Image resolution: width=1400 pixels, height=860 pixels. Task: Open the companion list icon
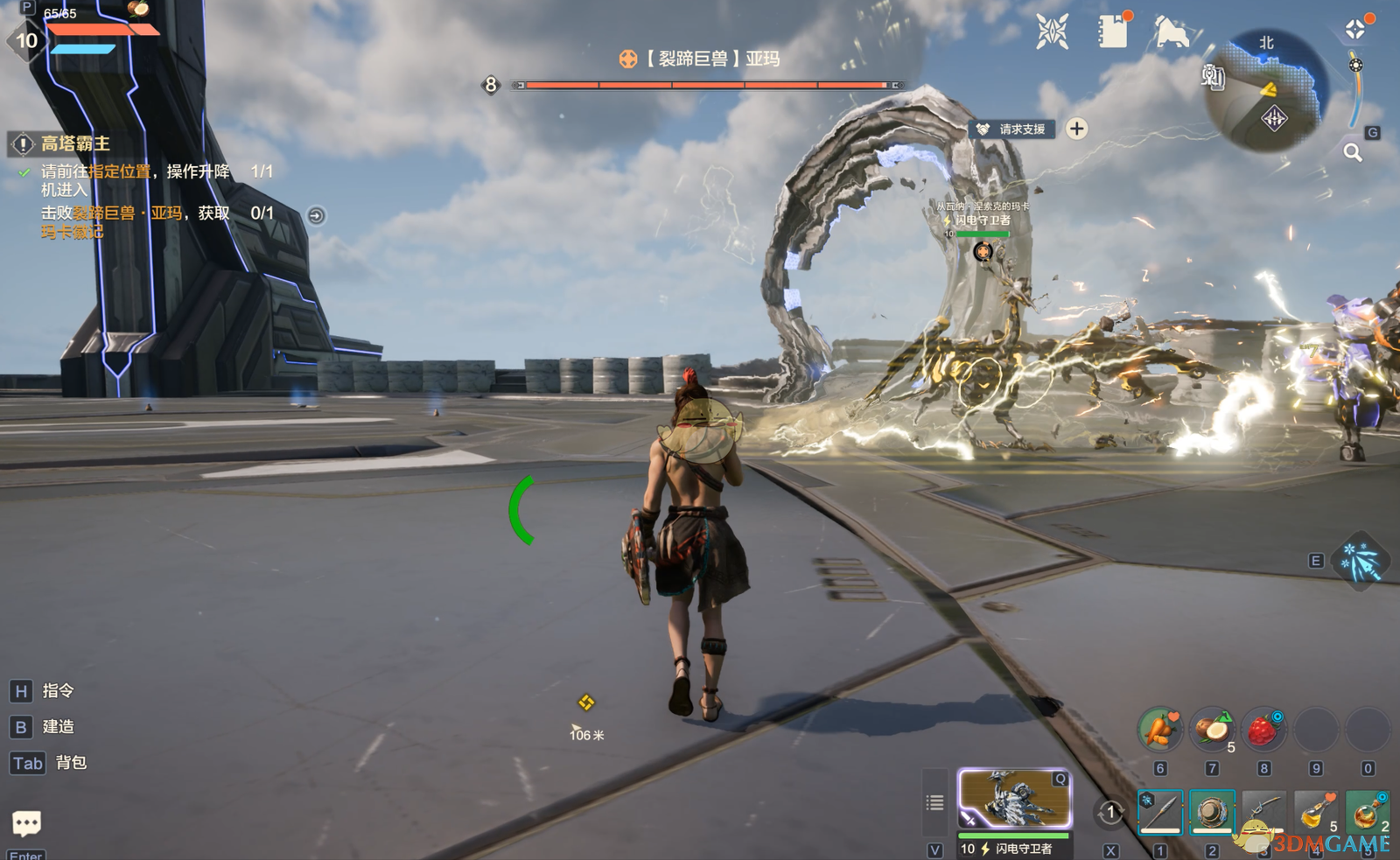pos(935,802)
